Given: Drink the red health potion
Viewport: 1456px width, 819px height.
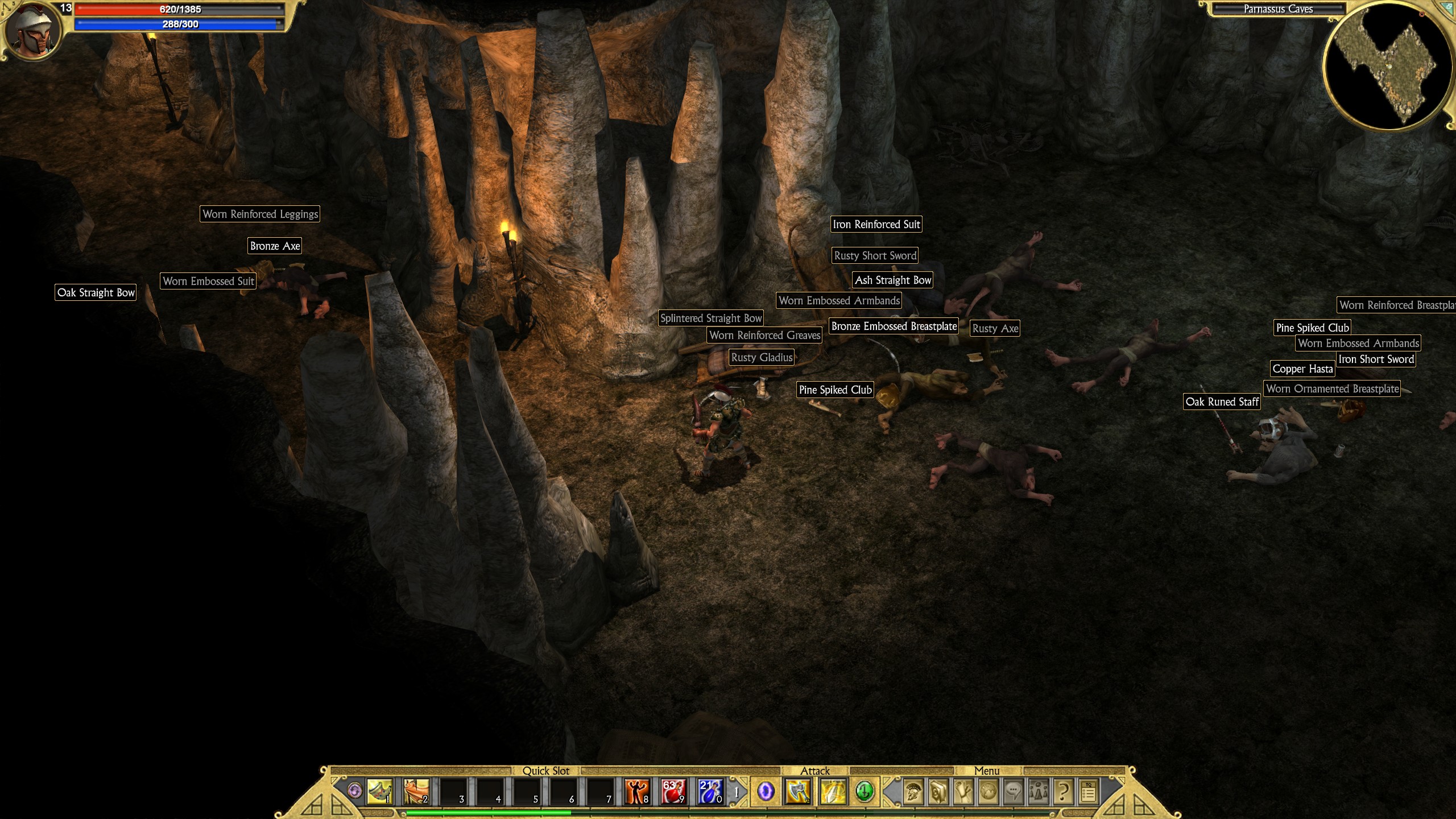Looking at the screenshot, I should tap(673, 791).
